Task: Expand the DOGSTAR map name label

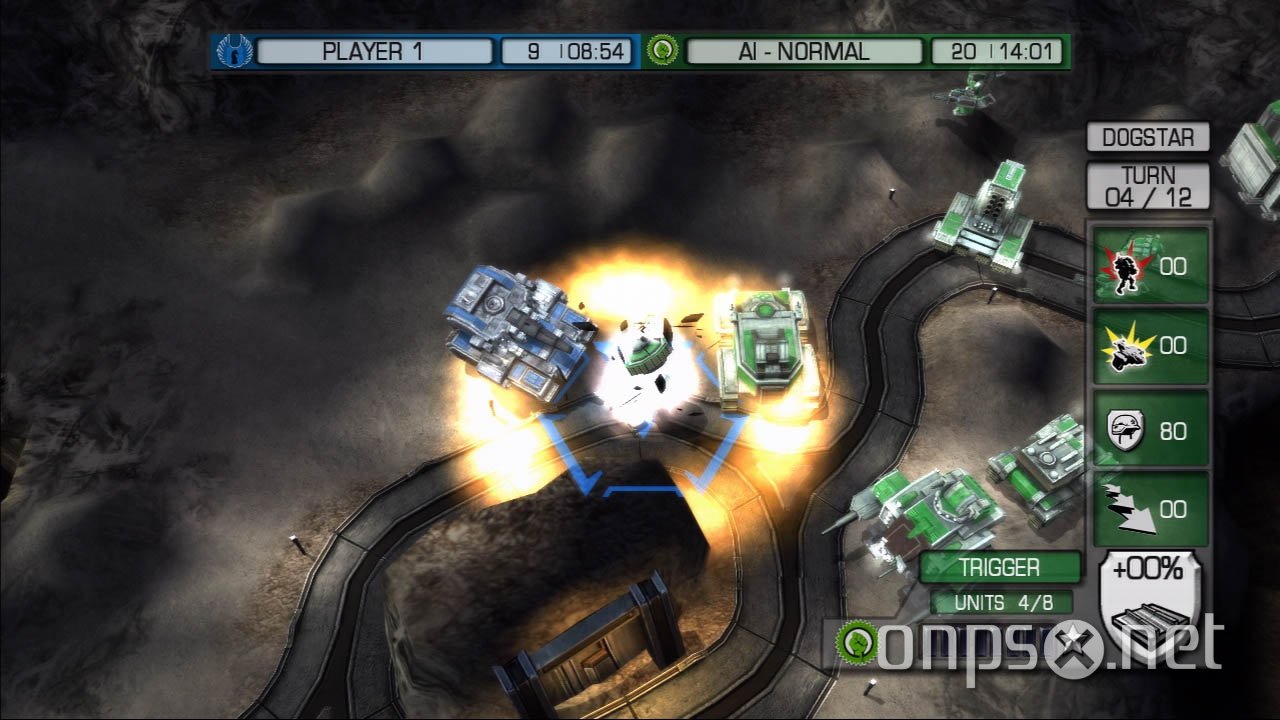Action: point(1148,137)
